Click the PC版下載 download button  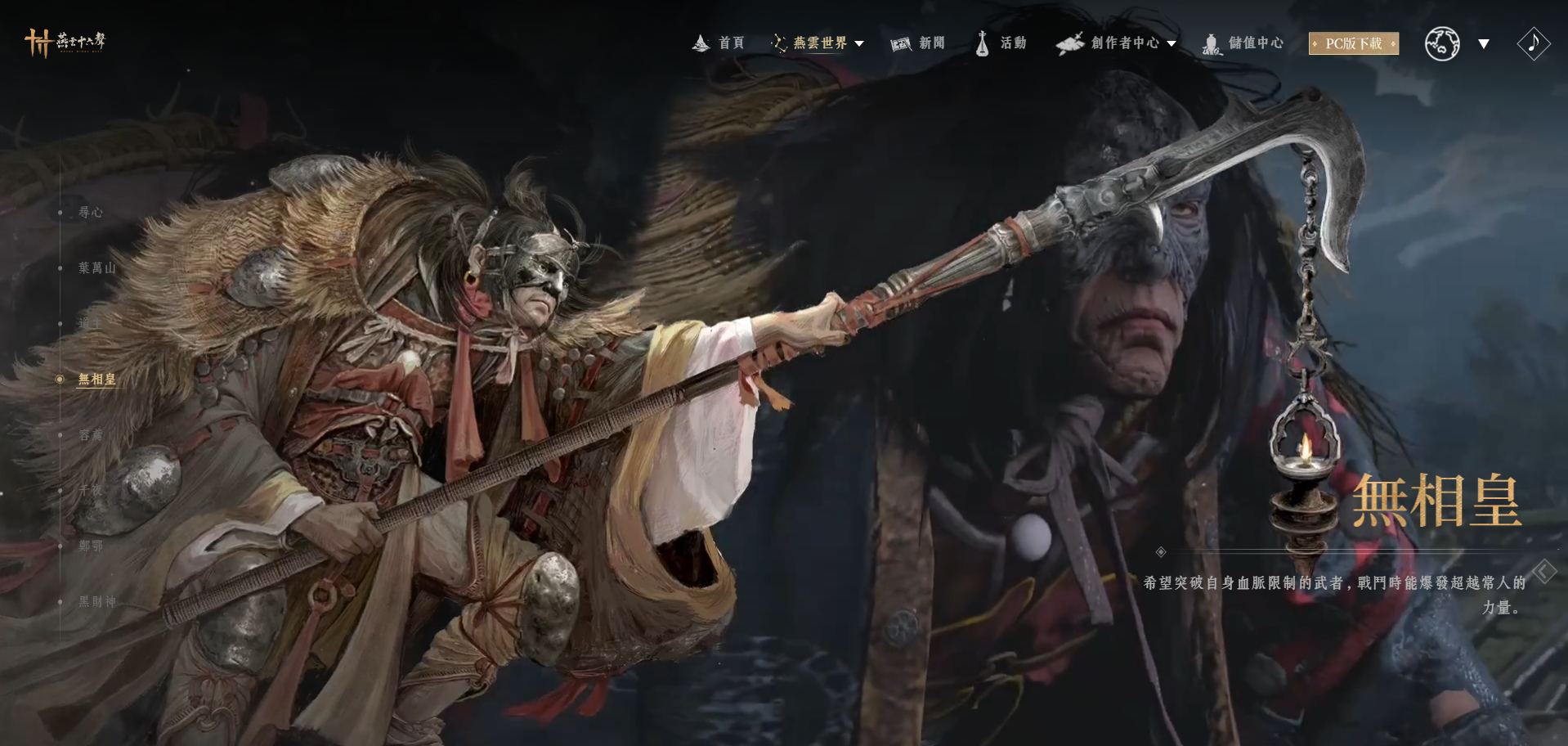pyautogui.click(x=1353, y=43)
